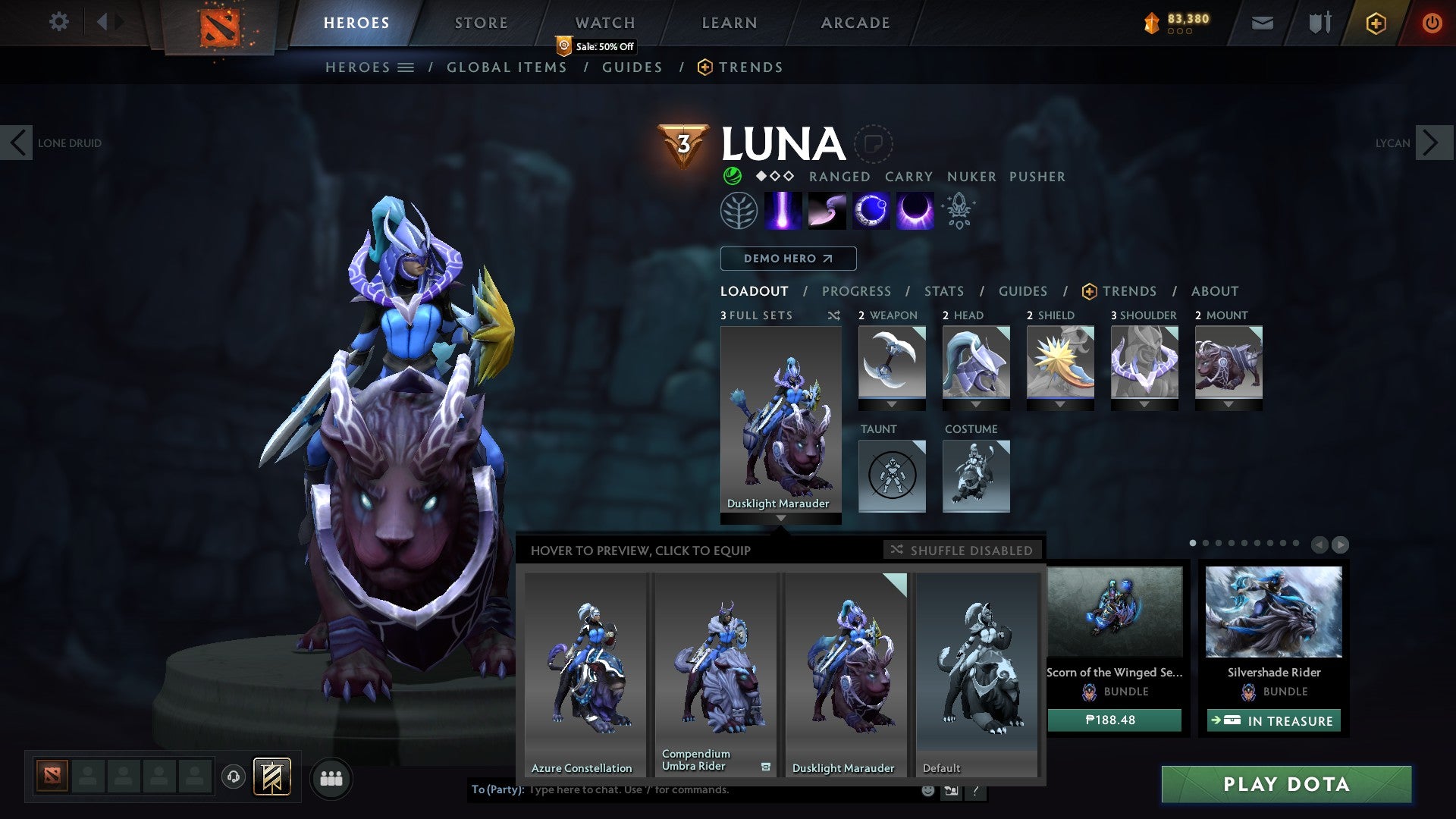Viewport: 1456px width, 819px height.
Task: Expand the Mount slot dropdown arrow
Action: coord(1228,404)
